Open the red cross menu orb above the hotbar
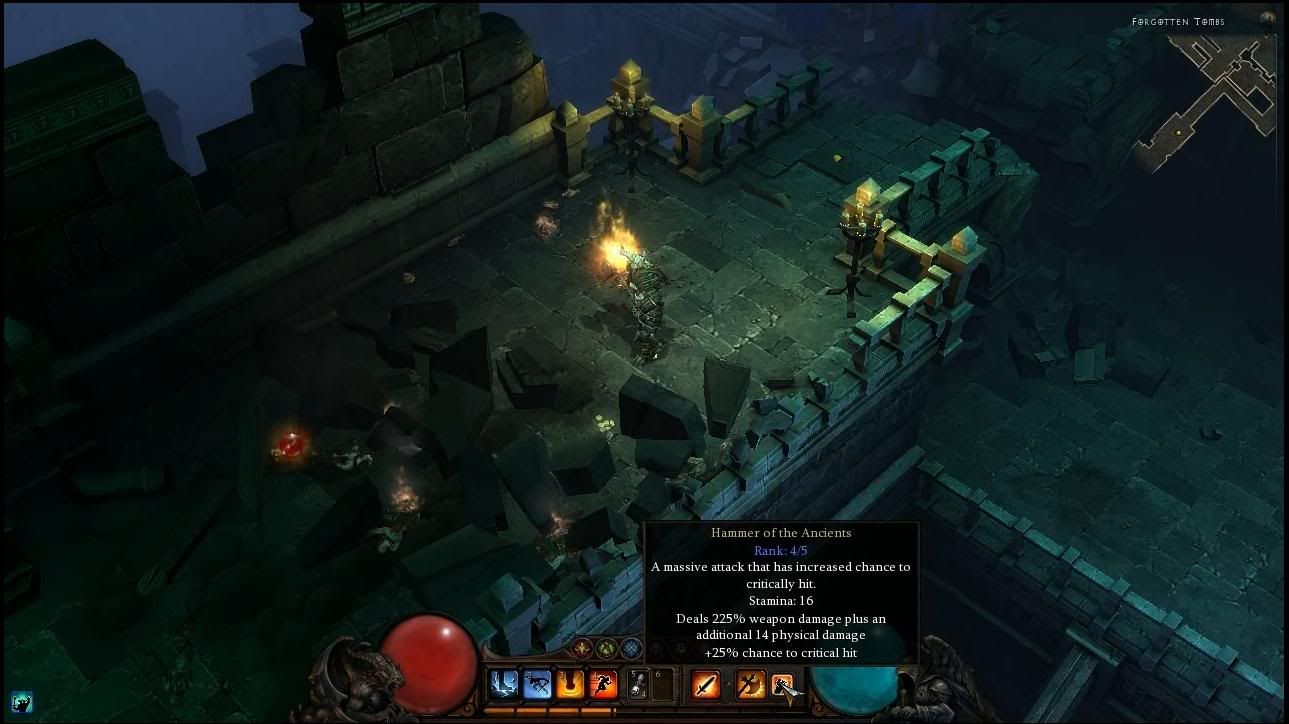1289x724 pixels. pos(582,649)
